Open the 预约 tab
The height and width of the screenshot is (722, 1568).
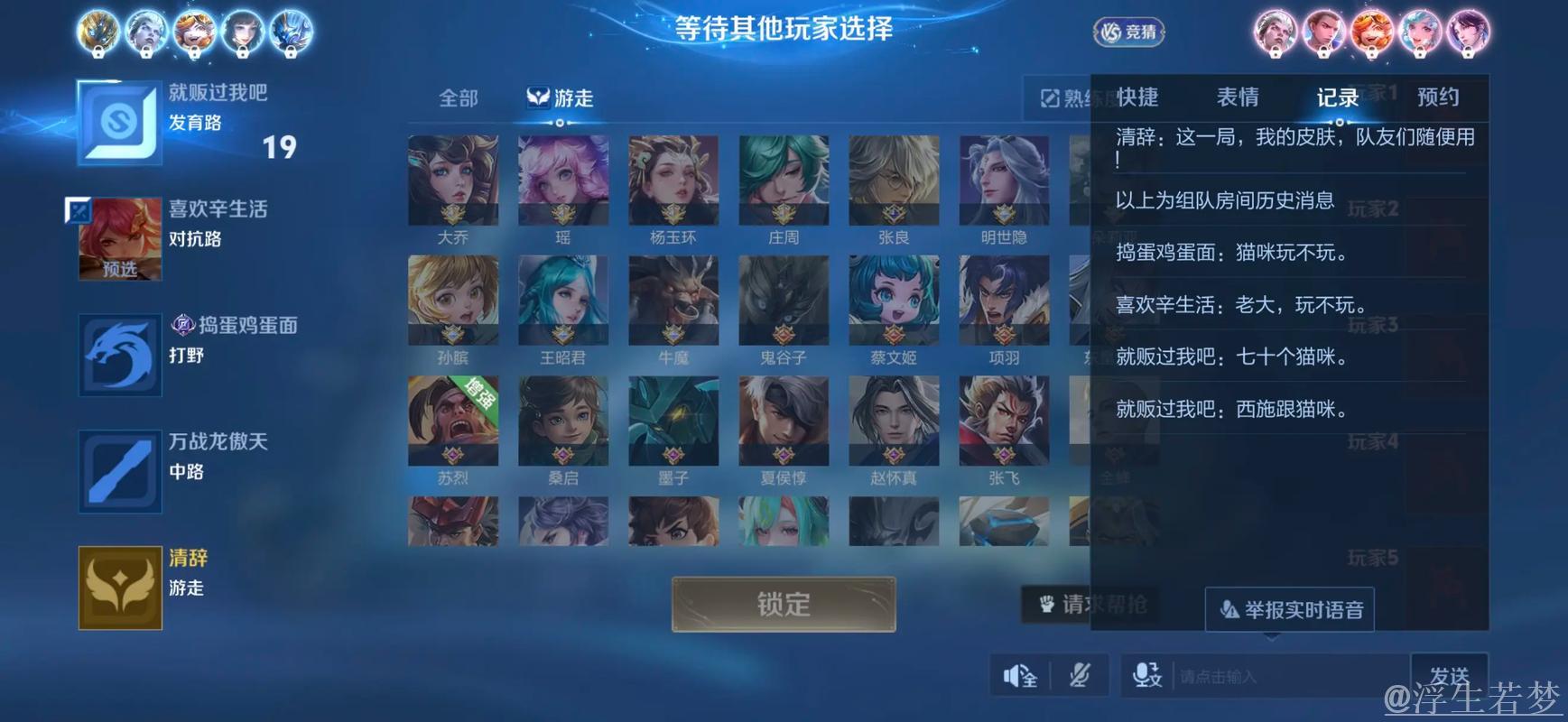click(1438, 97)
